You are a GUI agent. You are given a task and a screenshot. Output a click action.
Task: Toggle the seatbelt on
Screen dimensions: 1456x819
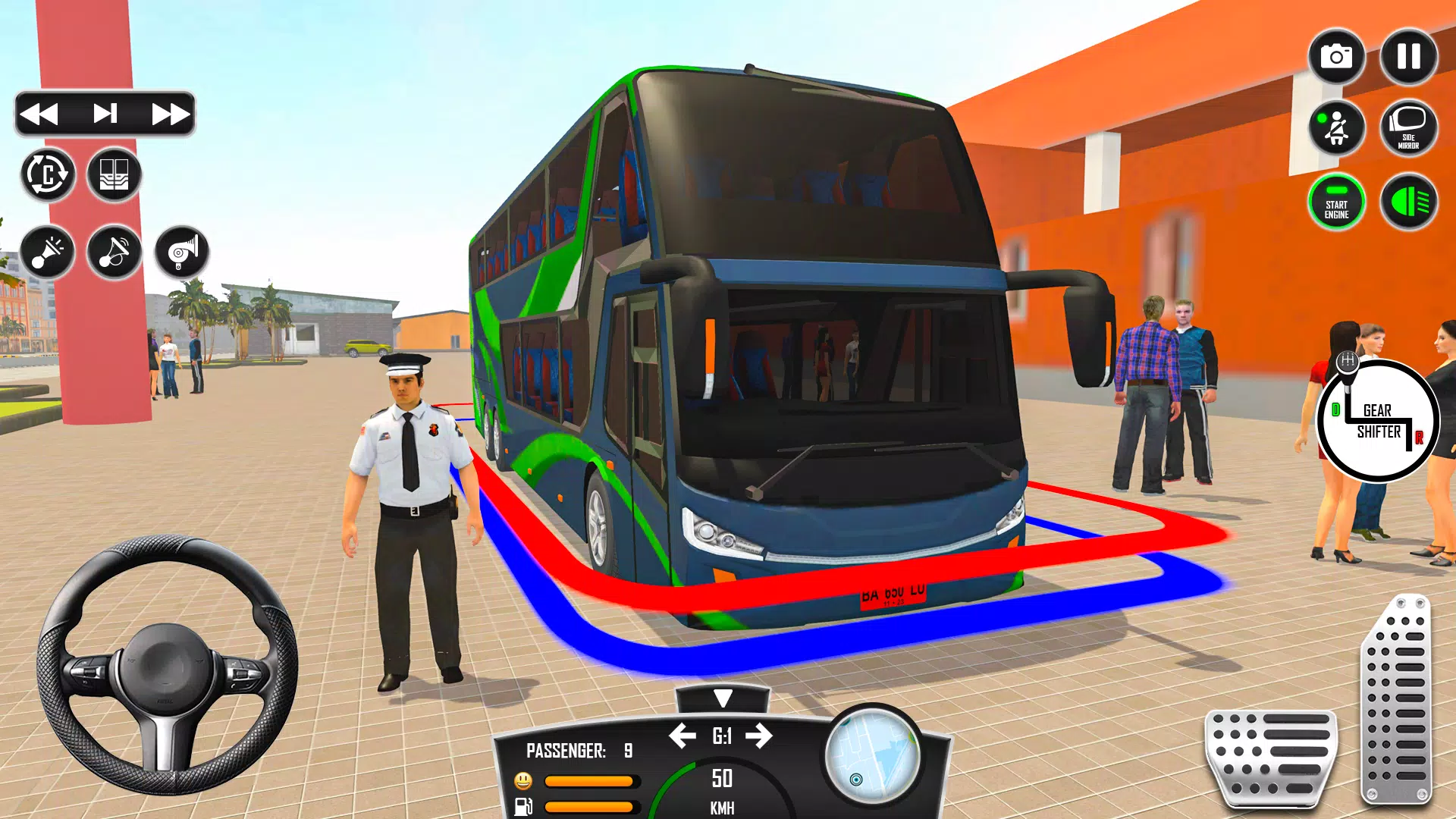tap(1336, 129)
